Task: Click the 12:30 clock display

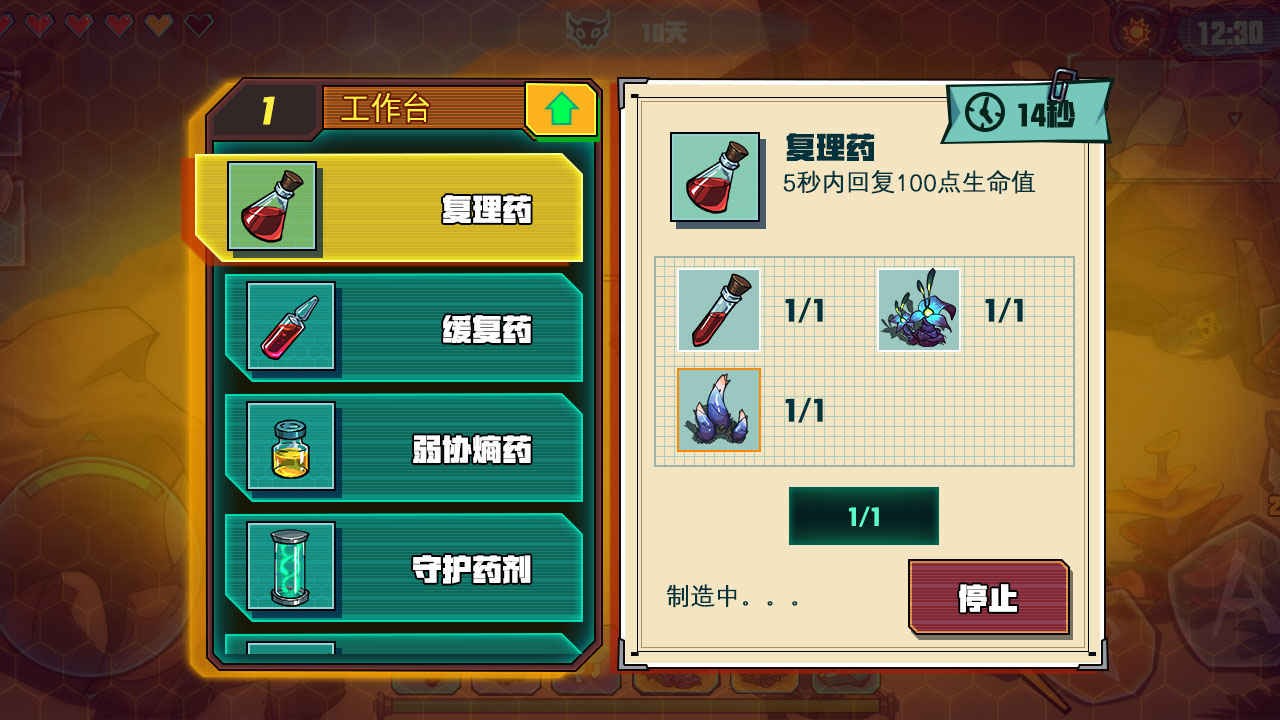Action: pos(1232,30)
